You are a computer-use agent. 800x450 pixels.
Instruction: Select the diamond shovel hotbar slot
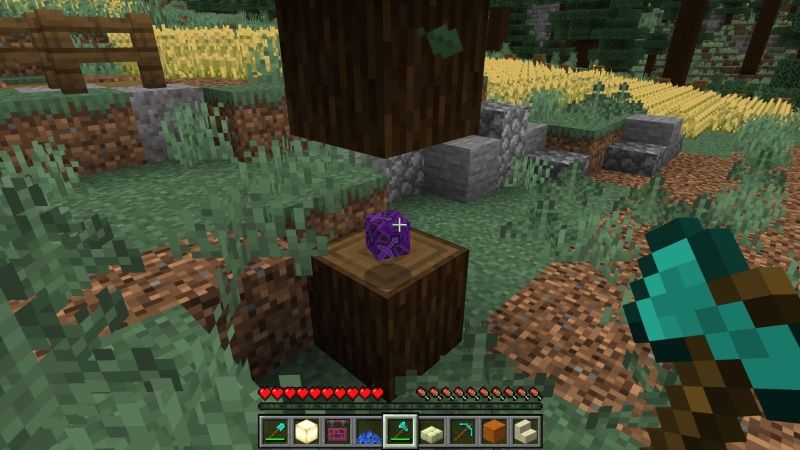[x=275, y=432]
